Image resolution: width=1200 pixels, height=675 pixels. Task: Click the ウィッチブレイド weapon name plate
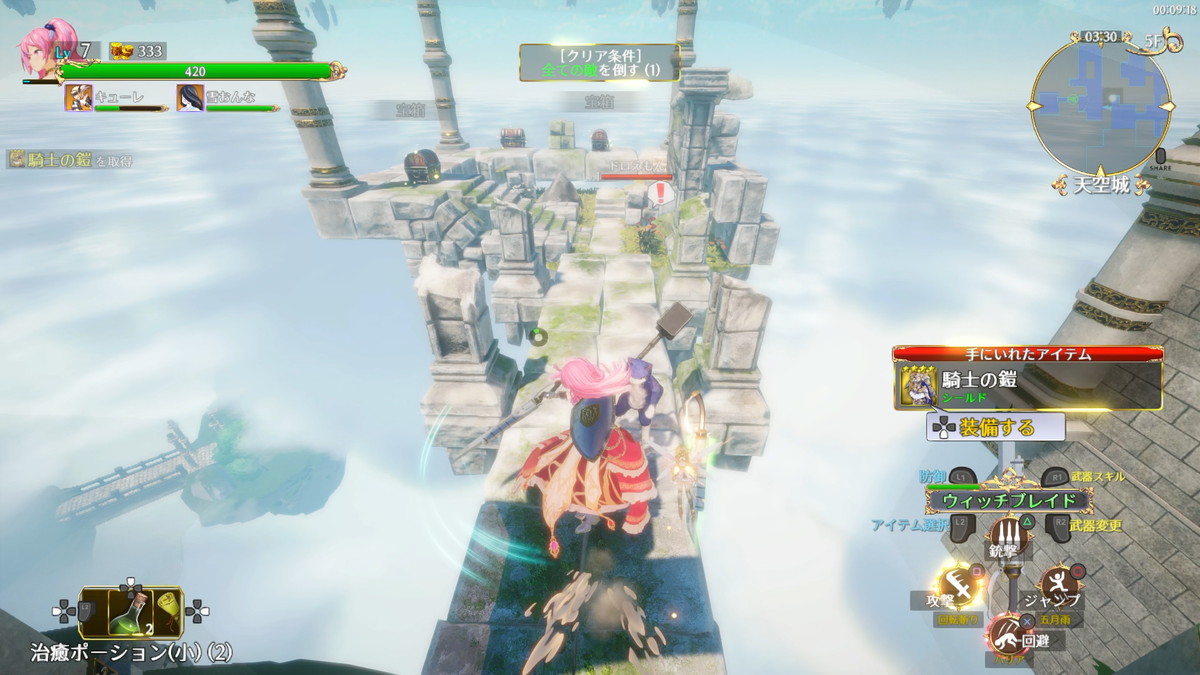click(x=1004, y=501)
